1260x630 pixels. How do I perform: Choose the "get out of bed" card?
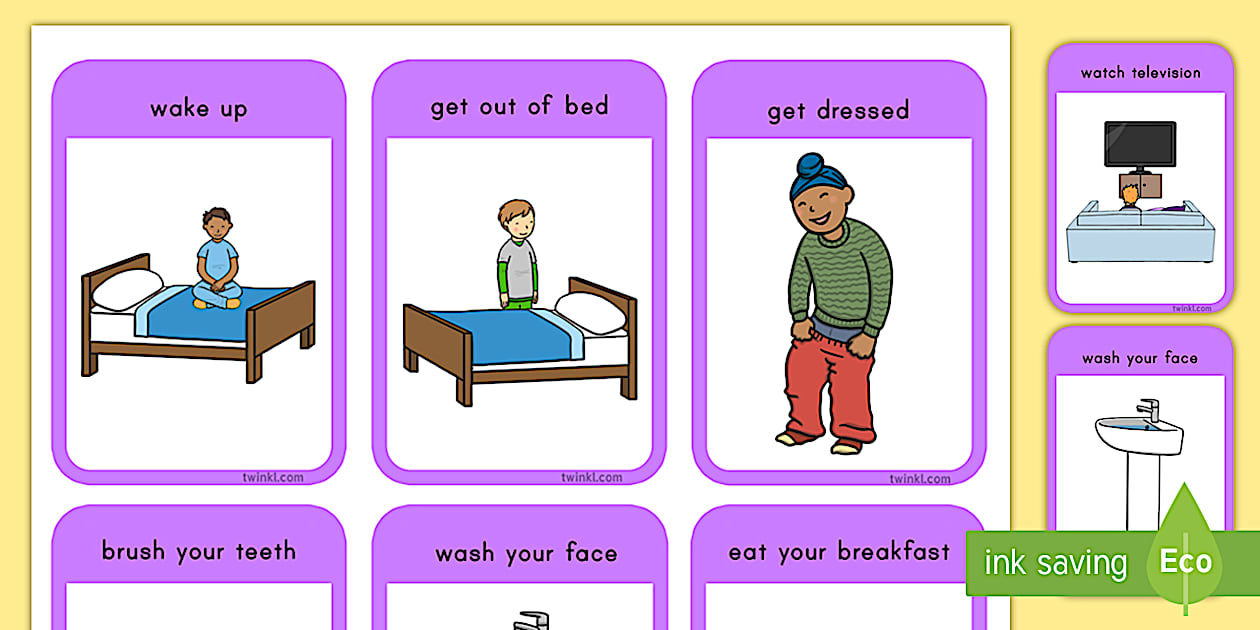519,272
